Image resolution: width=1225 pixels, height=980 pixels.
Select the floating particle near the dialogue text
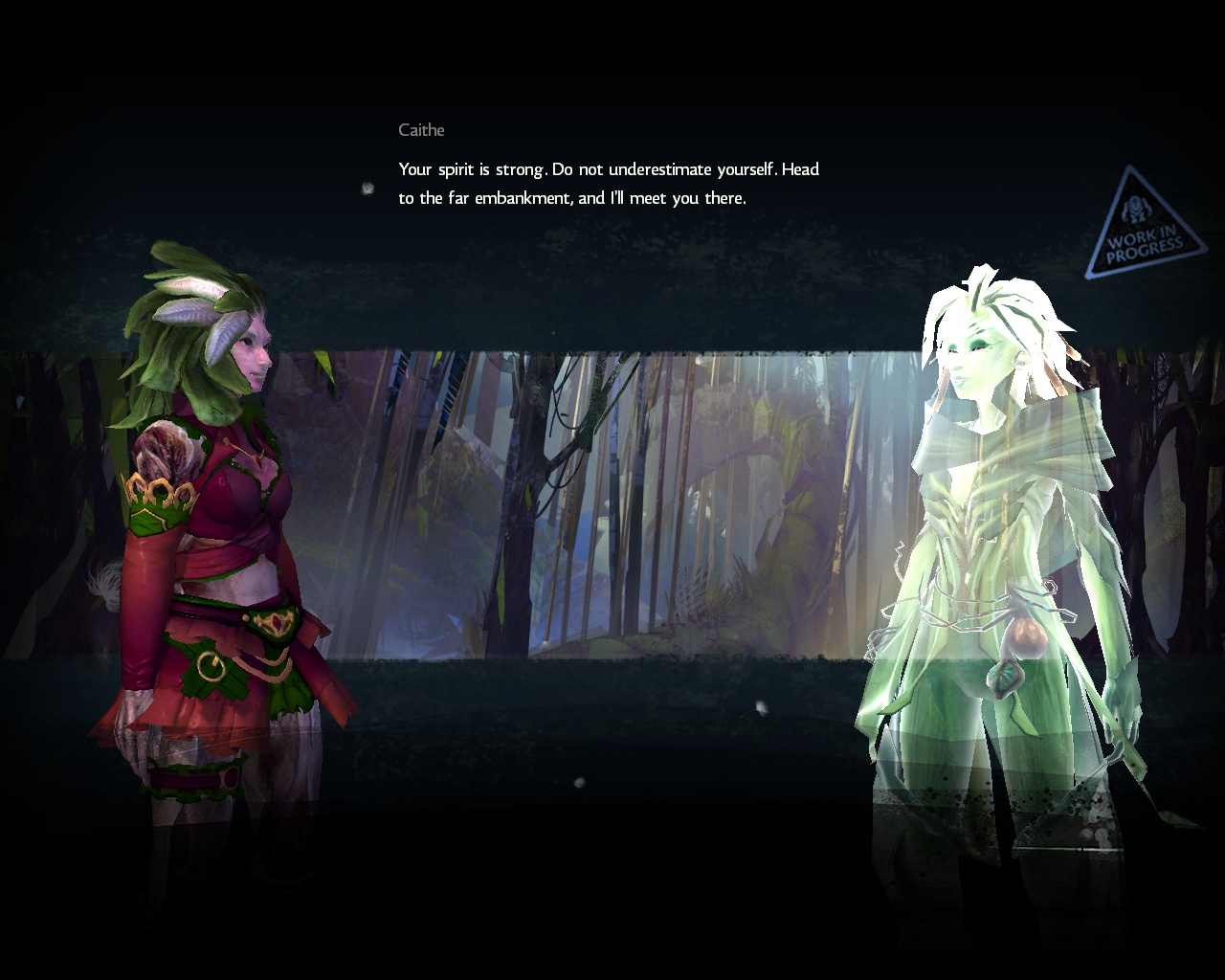pyautogui.click(x=367, y=187)
